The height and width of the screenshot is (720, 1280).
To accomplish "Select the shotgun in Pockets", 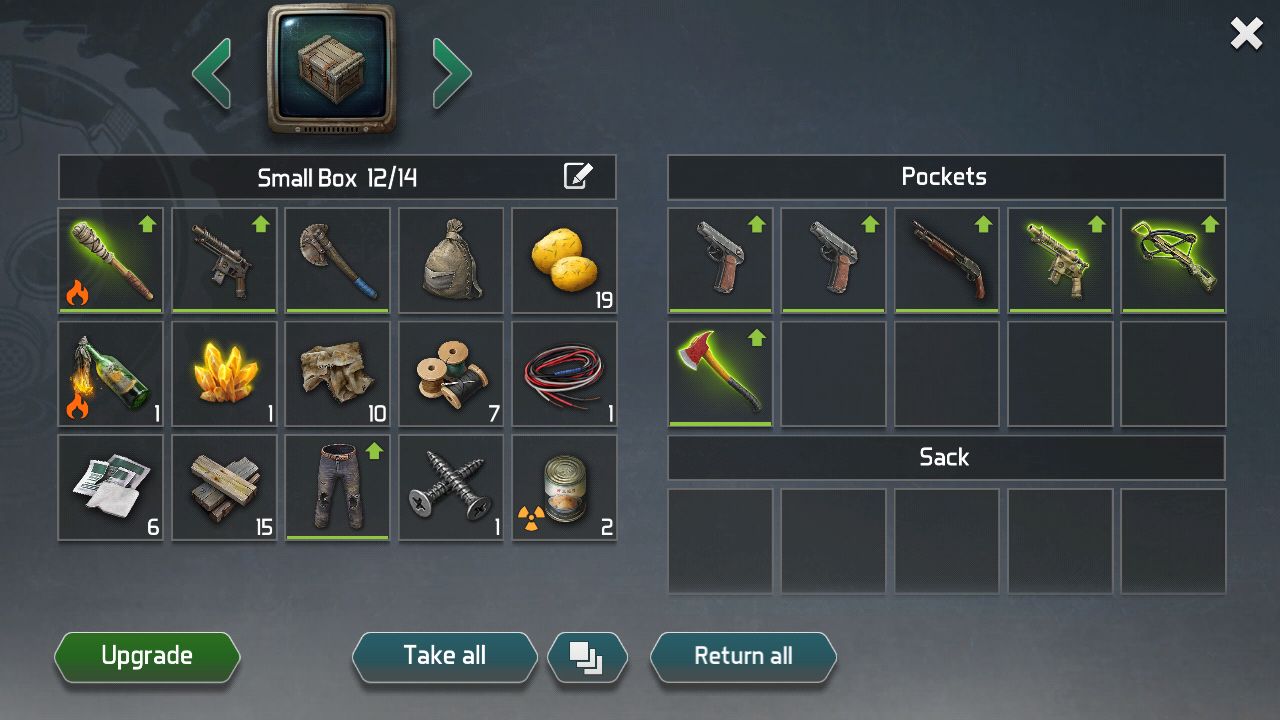I will [x=946, y=260].
